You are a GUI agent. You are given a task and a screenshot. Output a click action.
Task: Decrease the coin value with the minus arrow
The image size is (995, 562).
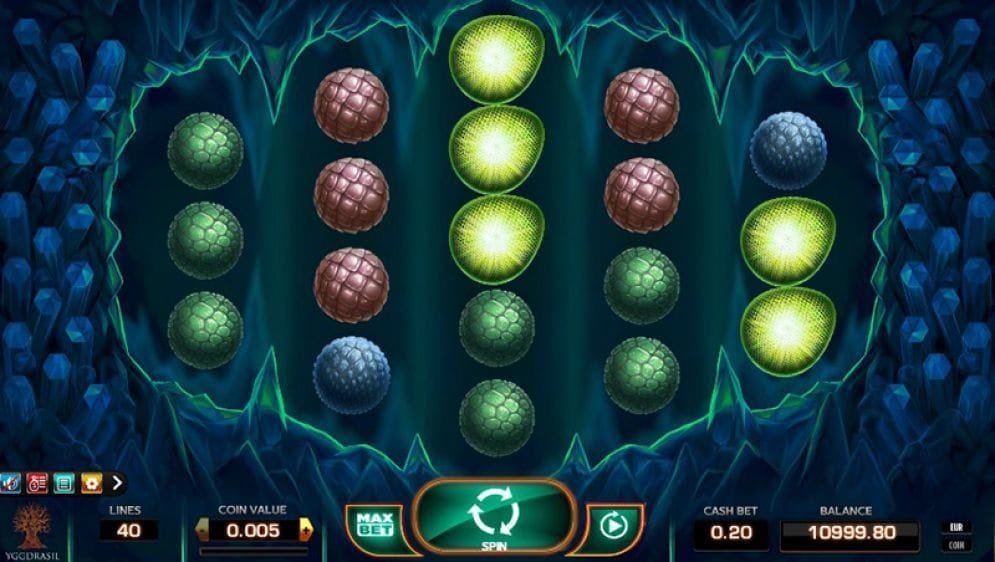pyautogui.click(x=203, y=530)
